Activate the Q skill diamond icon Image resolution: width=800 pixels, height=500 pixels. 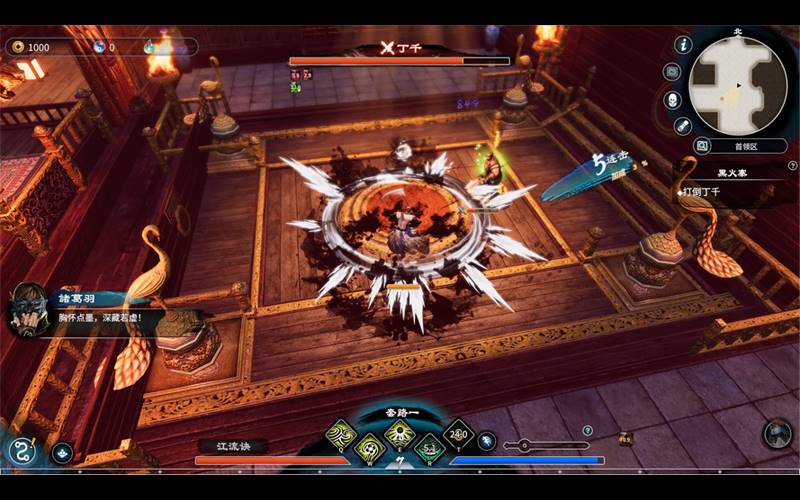click(342, 435)
